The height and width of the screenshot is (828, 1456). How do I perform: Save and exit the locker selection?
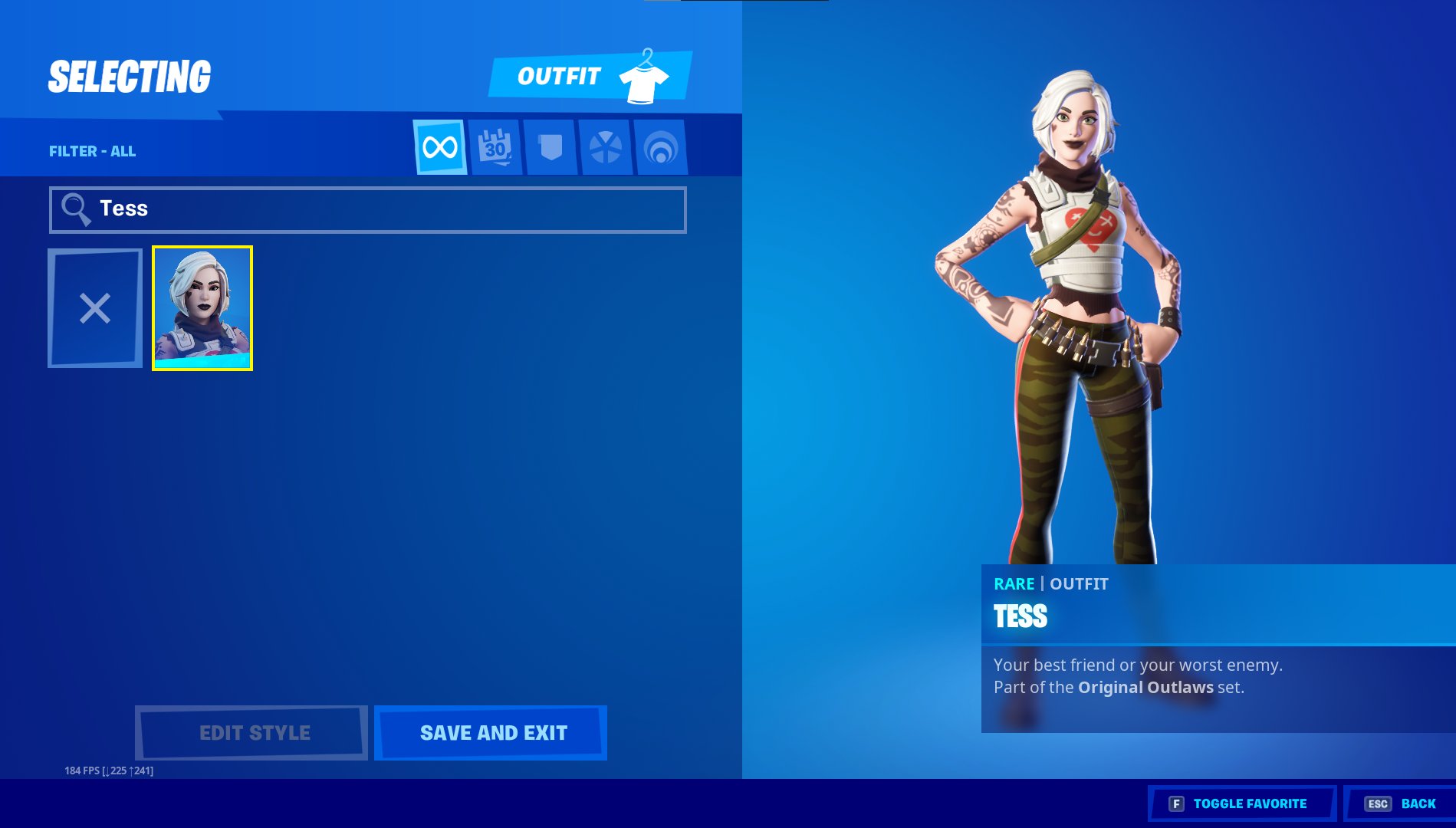pyautogui.click(x=491, y=733)
